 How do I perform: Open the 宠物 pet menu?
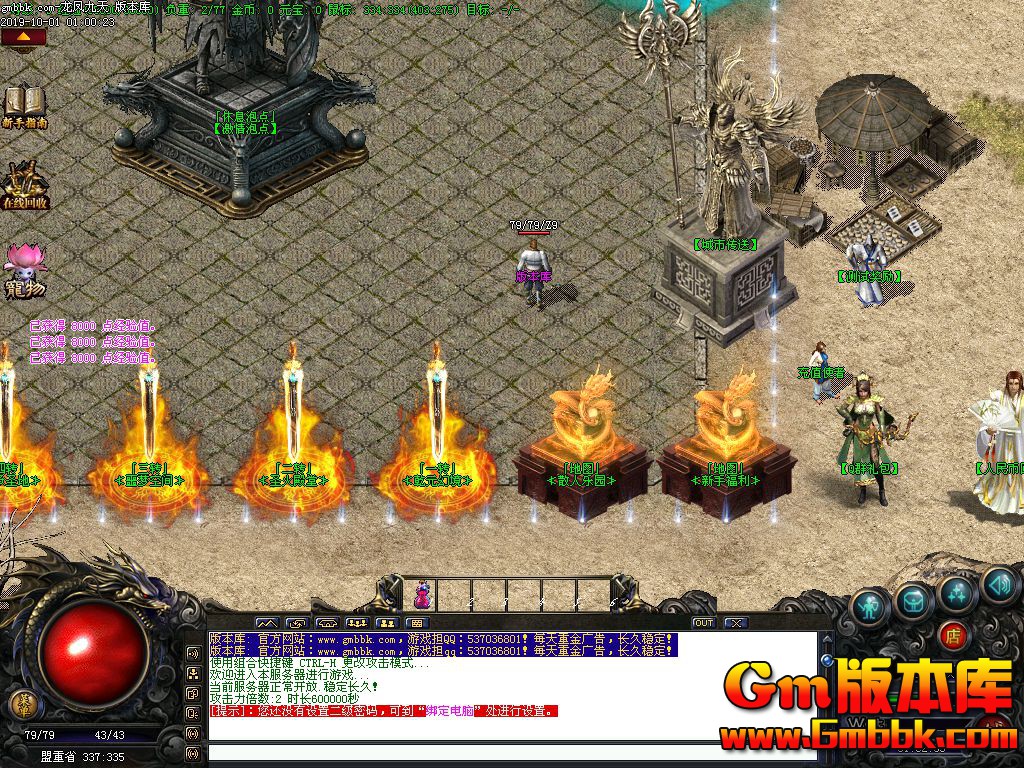tap(24, 270)
